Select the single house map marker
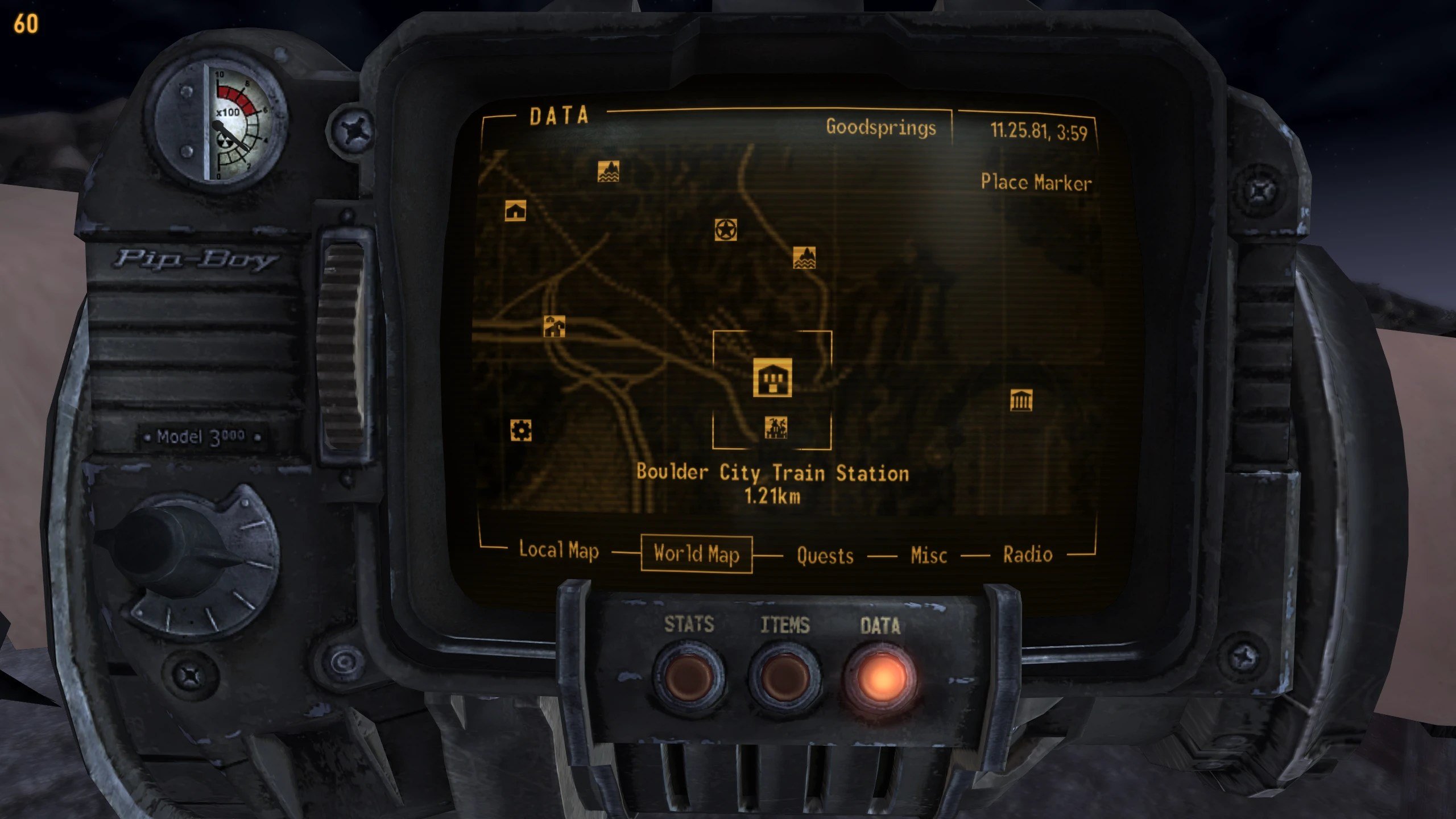Image resolution: width=1456 pixels, height=819 pixels. (515, 211)
